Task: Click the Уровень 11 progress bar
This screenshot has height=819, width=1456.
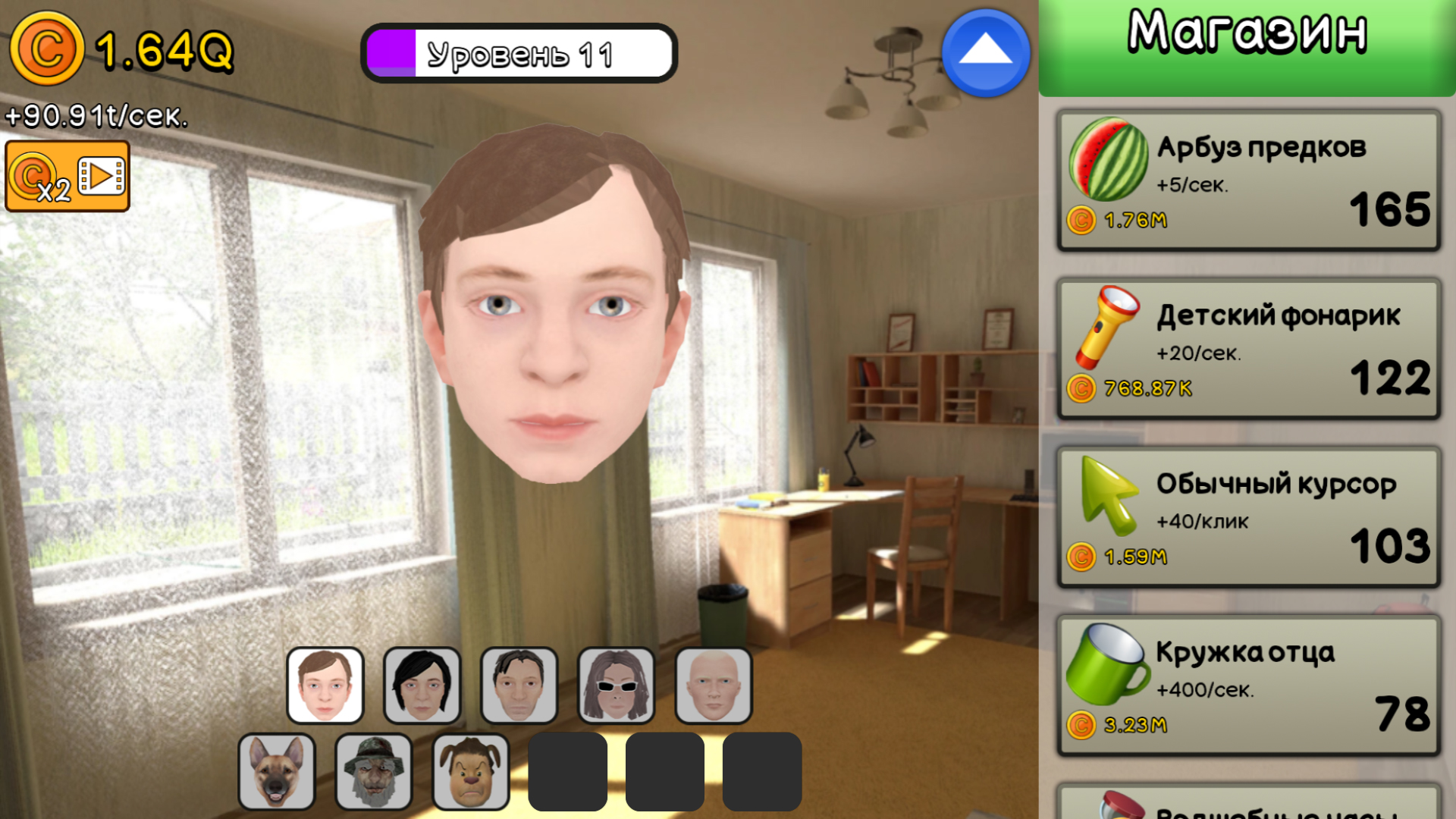Action: (x=518, y=53)
